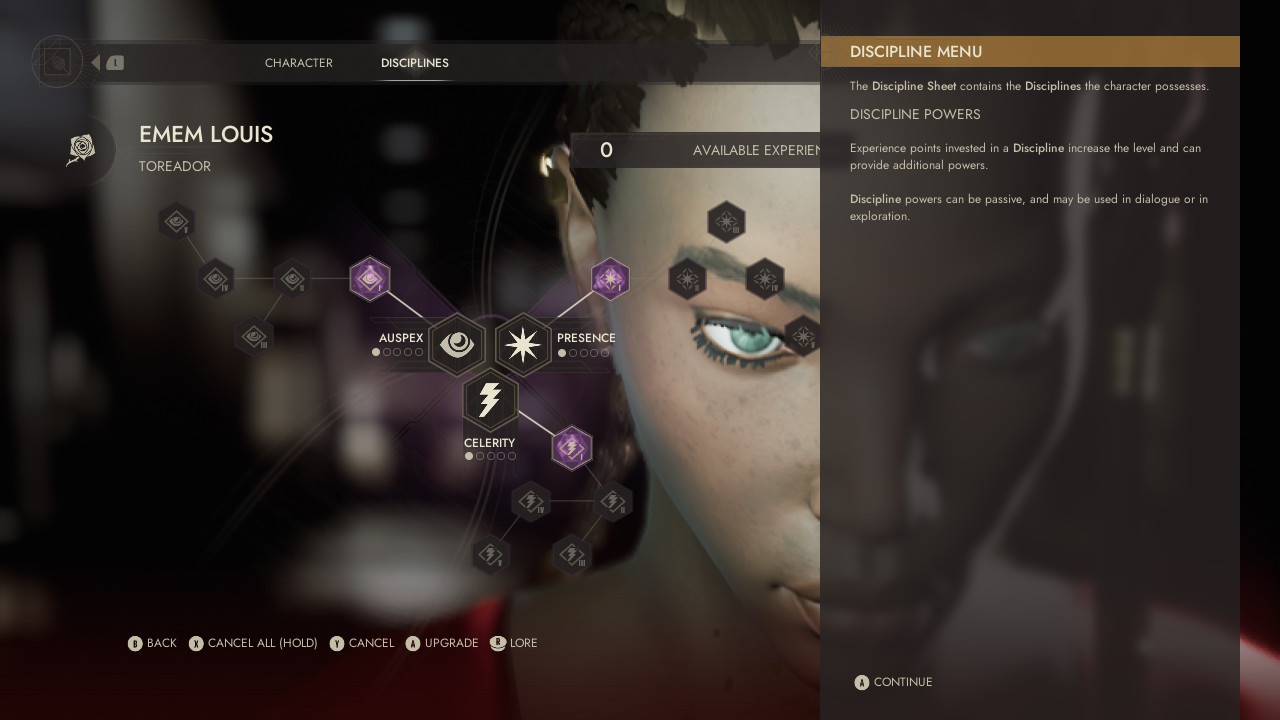Image resolution: width=1280 pixels, height=720 pixels.
Task: Open the Disciplines tab
Action: pos(414,63)
